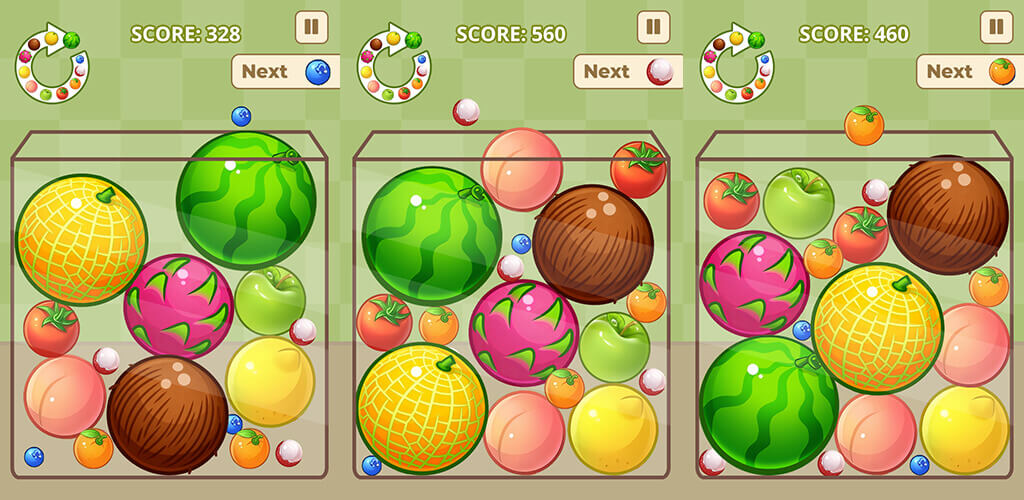Viewport: 1024px width, 500px height.
Task: Pause the game showing score 560
Action: click(x=653, y=27)
